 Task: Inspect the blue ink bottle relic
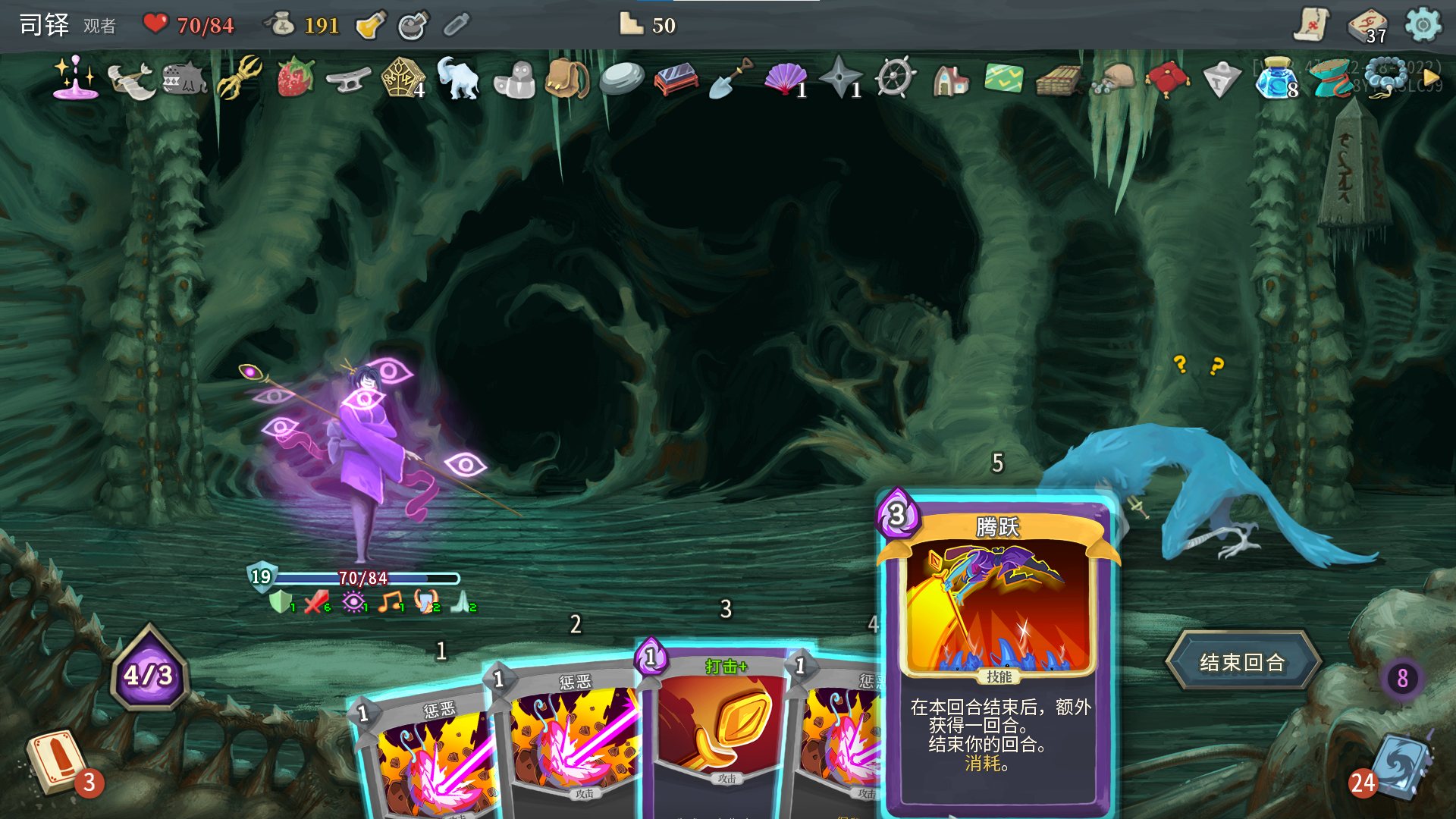[1276, 78]
